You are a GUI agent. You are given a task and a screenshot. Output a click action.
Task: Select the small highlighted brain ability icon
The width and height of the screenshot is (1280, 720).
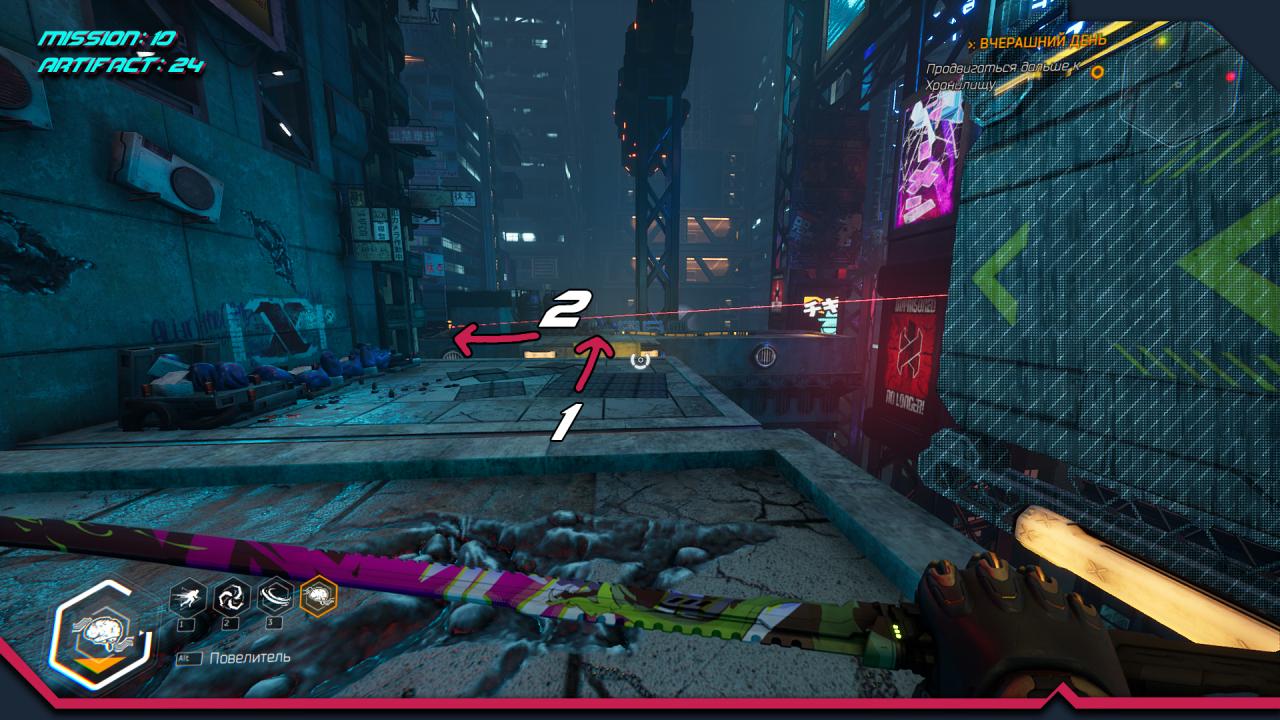(x=319, y=597)
